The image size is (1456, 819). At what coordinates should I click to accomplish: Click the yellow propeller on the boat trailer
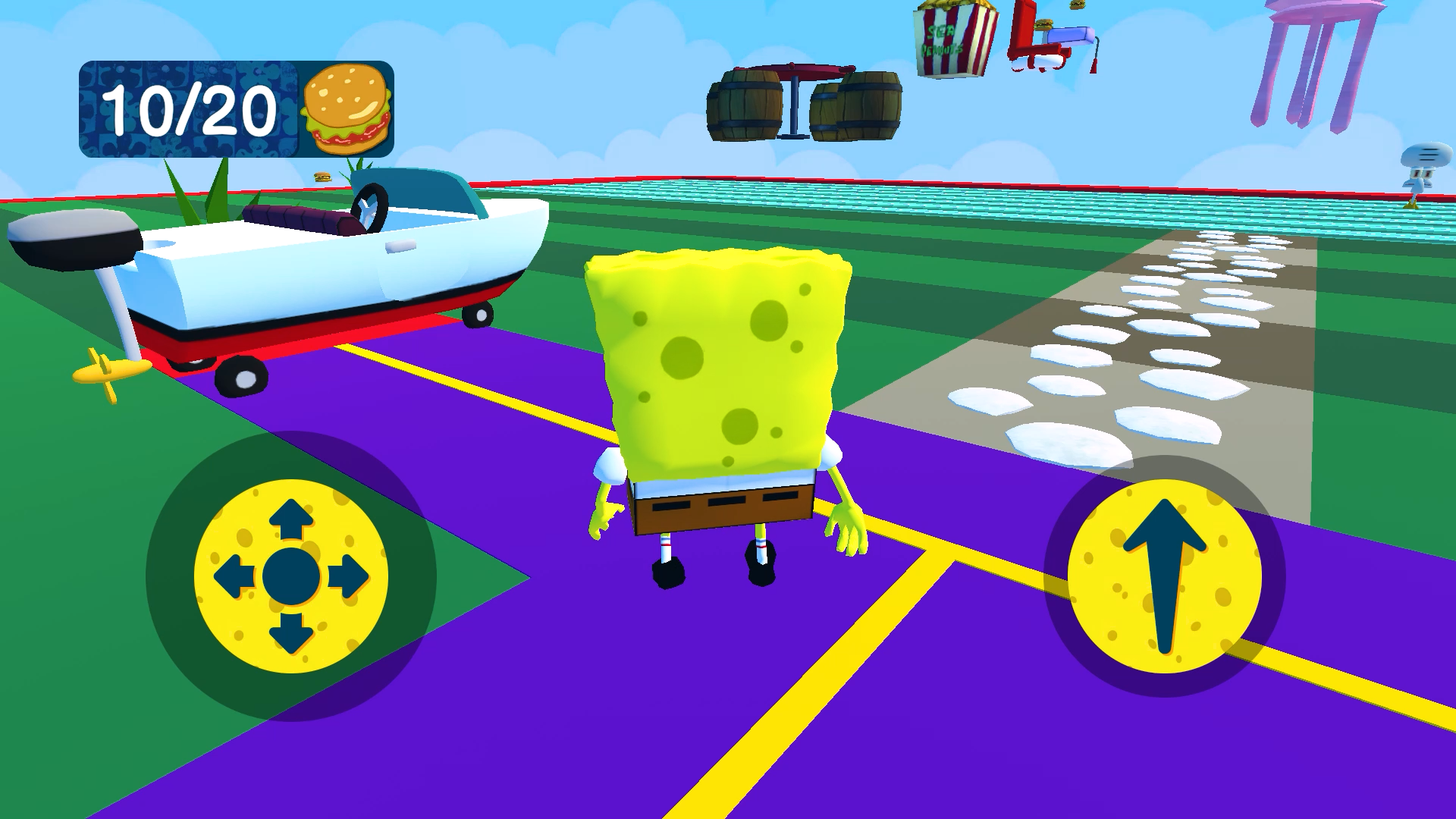pos(106,372)
